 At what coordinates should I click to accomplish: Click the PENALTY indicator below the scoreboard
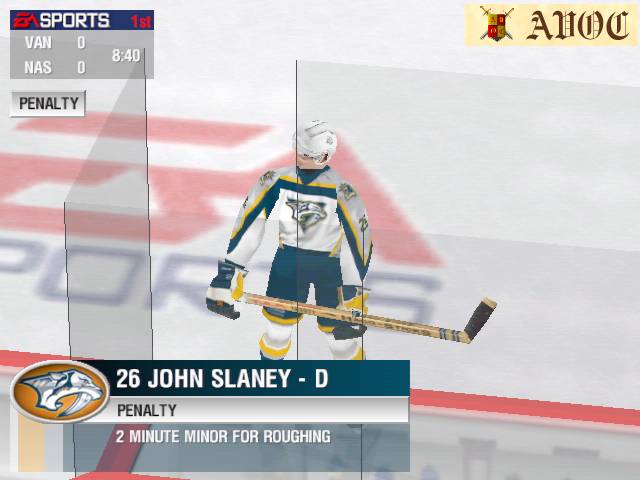point(48,103)
